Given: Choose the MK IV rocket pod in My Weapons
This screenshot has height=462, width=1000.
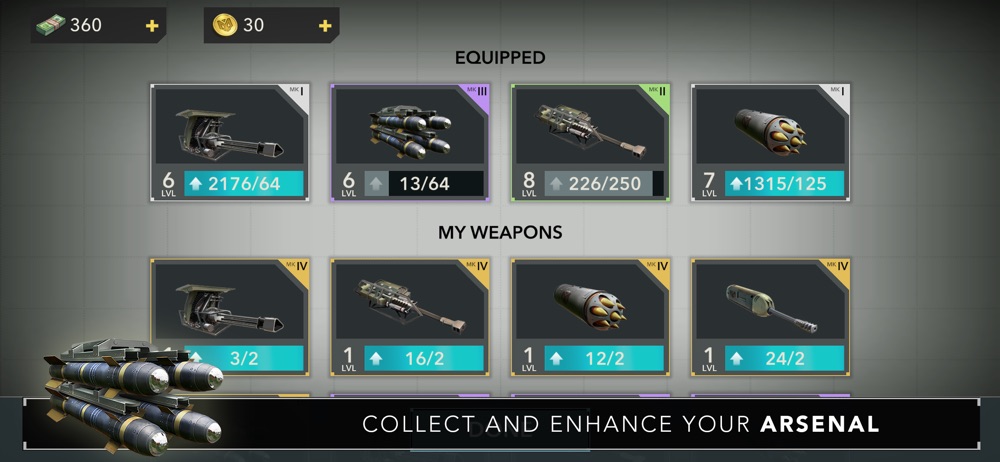Looking at the screenshot, I should pos(590,305).
